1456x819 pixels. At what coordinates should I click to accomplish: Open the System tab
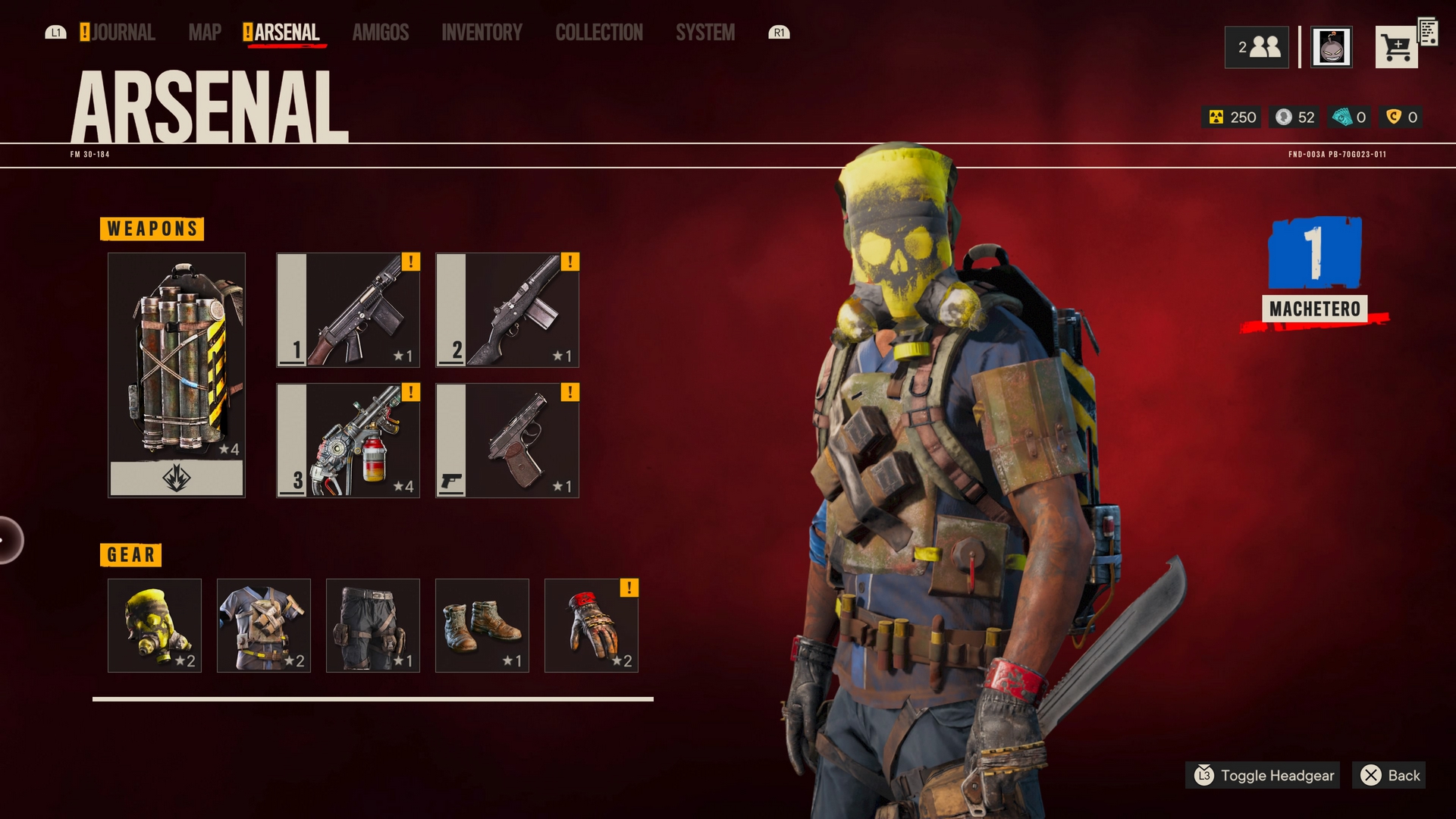705,33
